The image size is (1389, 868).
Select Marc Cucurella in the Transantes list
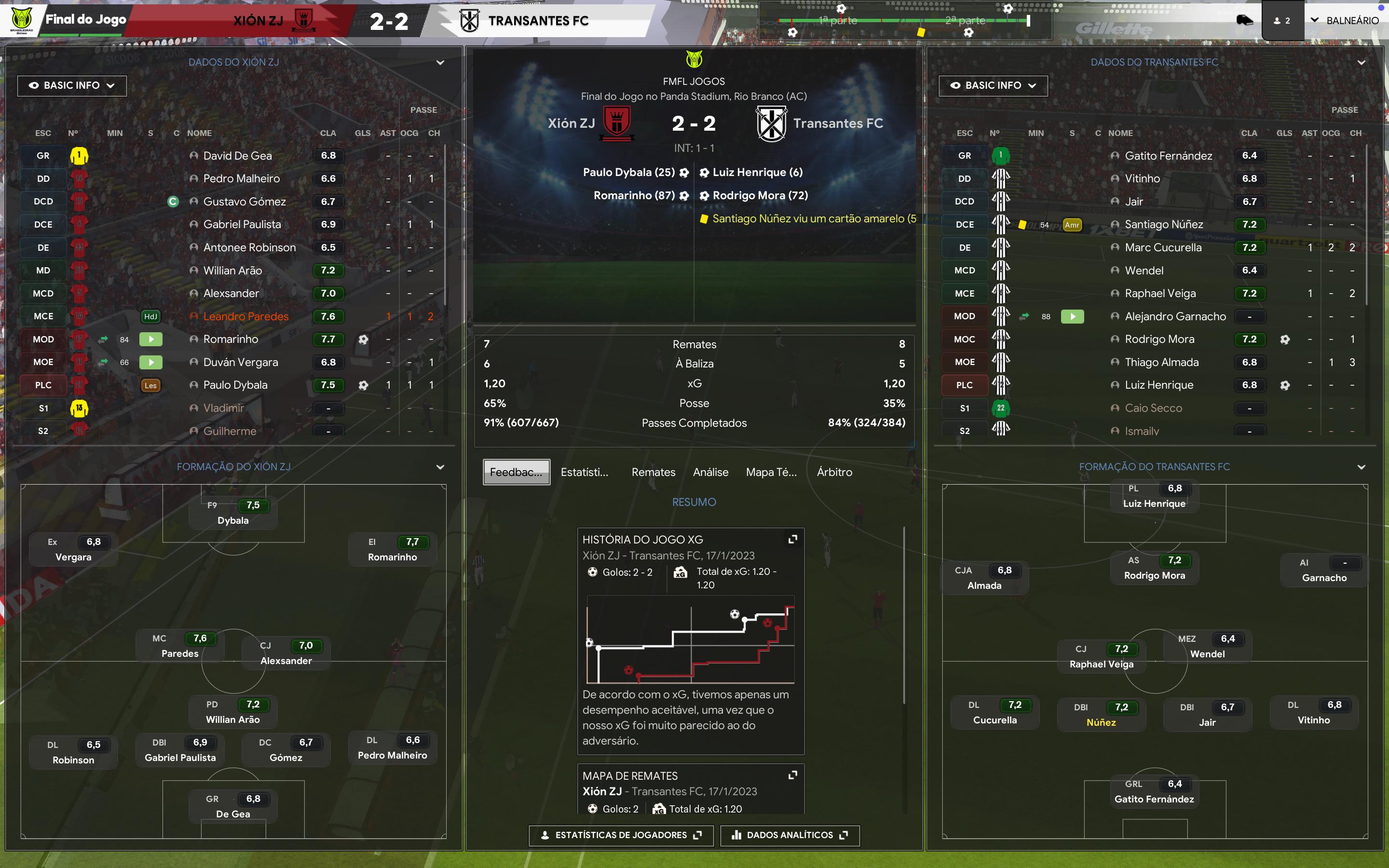1163,247
